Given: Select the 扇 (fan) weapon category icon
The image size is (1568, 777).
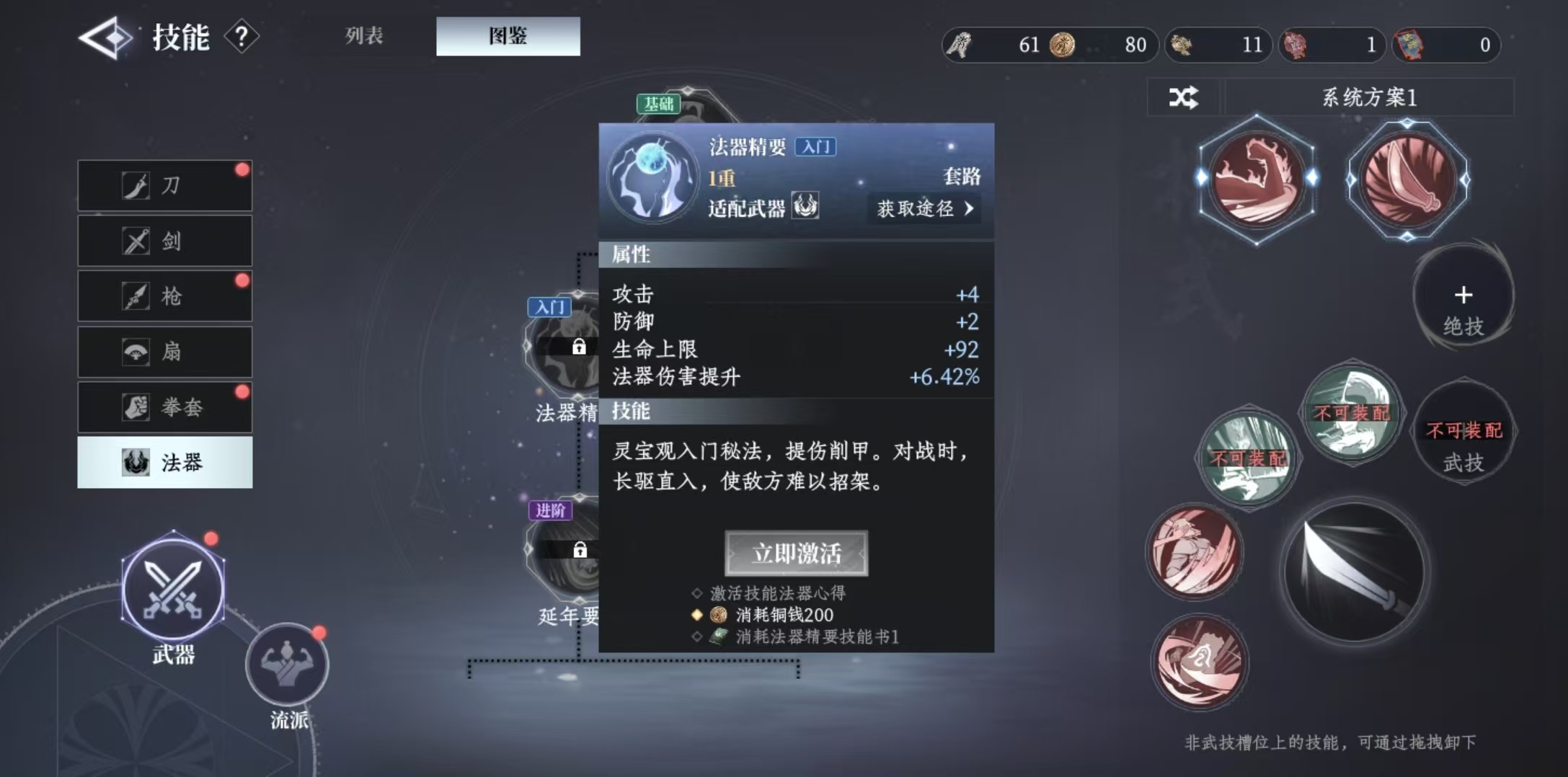Looking at the screenshot, I should (164, 351).
